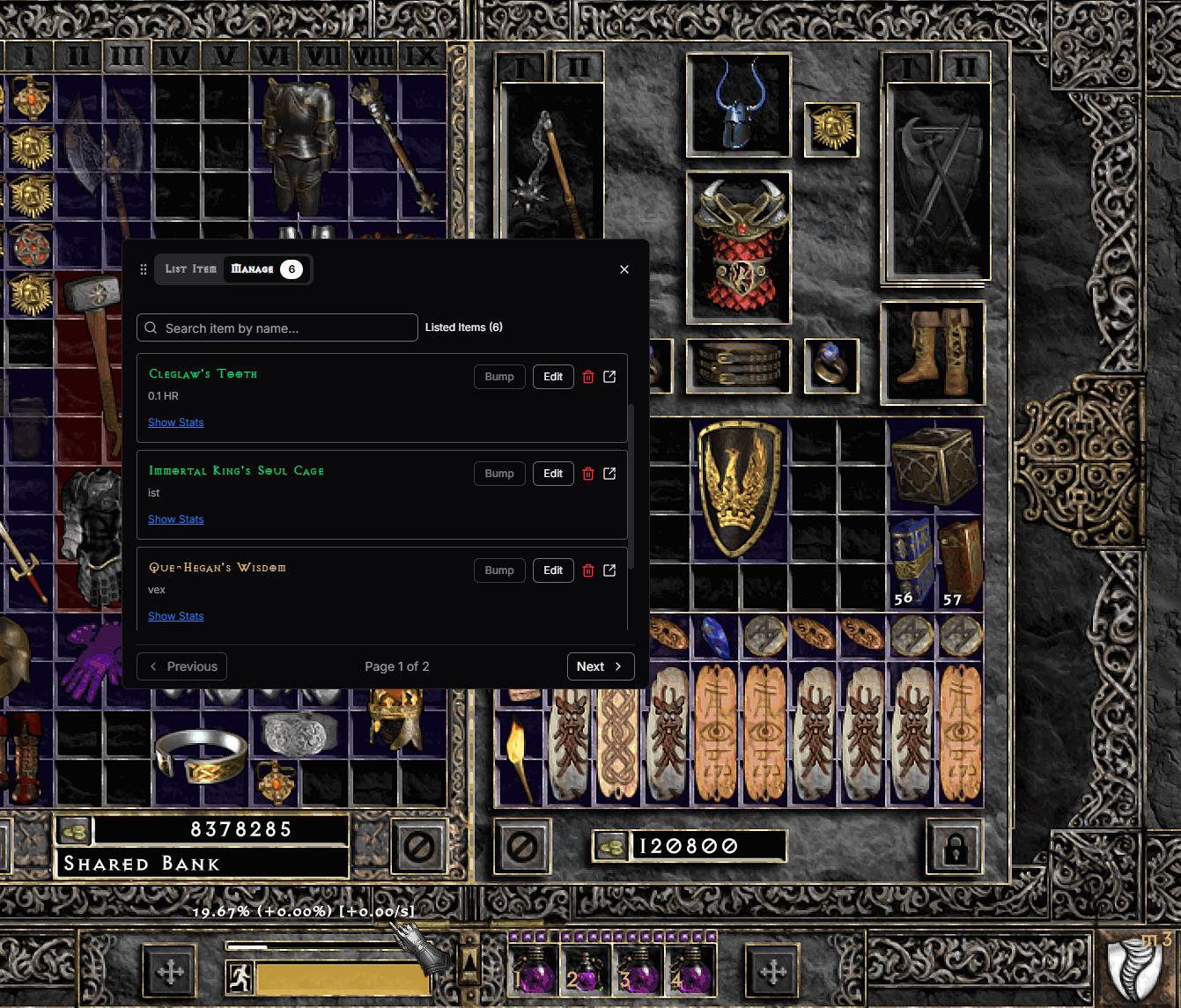The width and height of the screenshot is (1181, 1008).
Task: Select the Manage tab
Action: [x=253, y=269]
